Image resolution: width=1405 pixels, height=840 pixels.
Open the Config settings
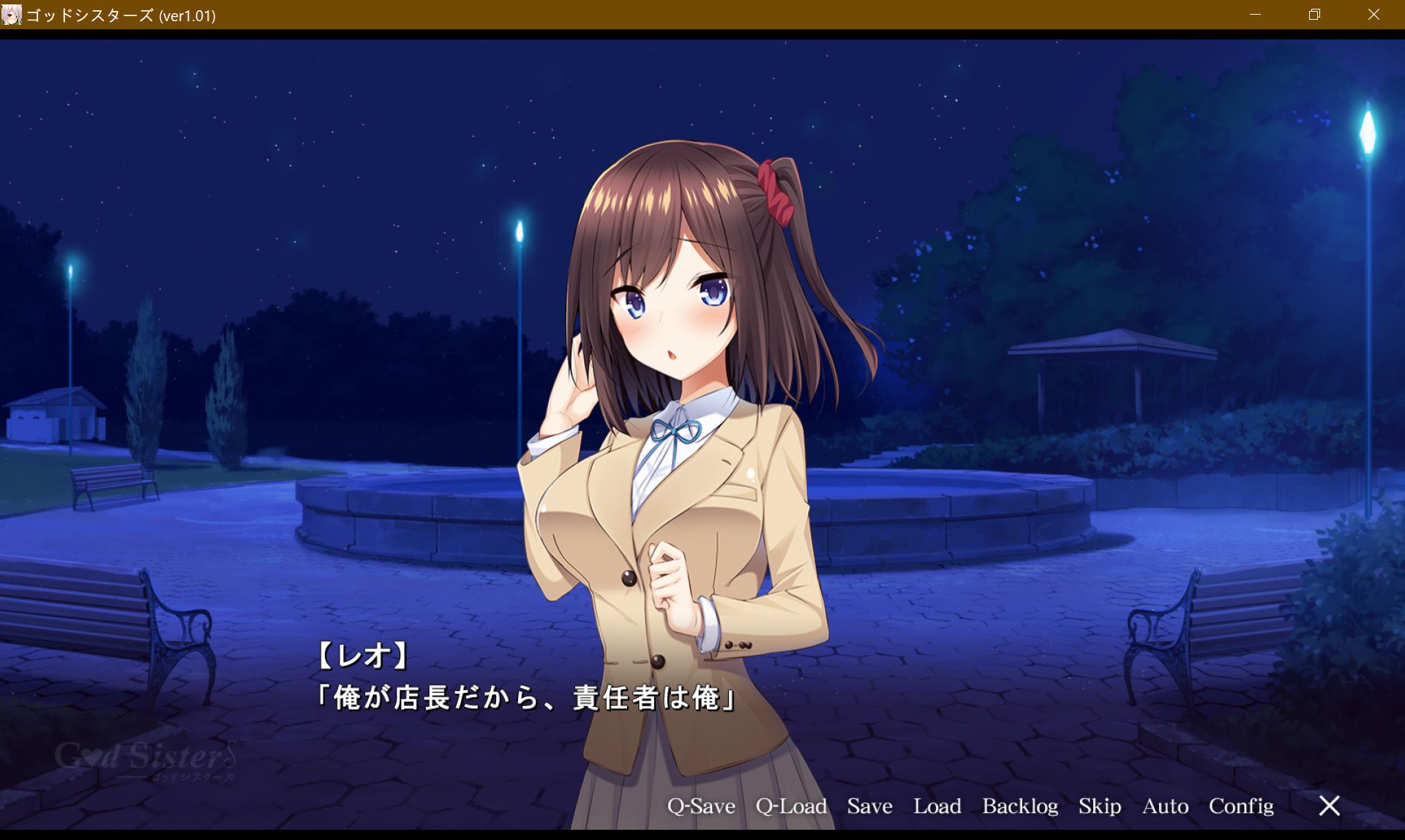coord(1241,806)
